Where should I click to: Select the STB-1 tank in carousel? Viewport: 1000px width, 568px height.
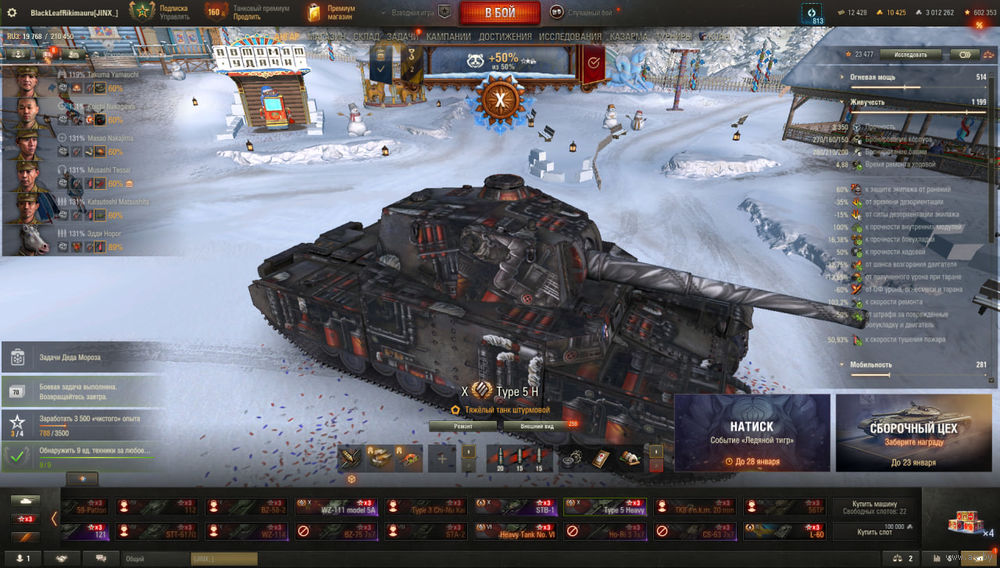click(x=516, y=507)
